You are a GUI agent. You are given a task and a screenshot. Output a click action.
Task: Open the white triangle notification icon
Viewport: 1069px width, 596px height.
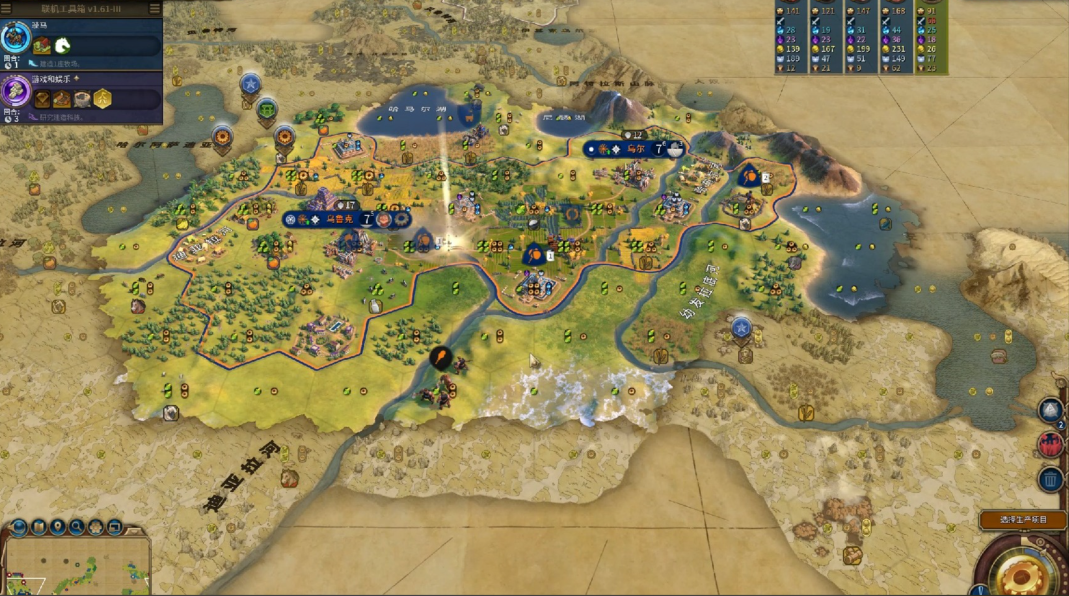click(x=1050, y=410)
